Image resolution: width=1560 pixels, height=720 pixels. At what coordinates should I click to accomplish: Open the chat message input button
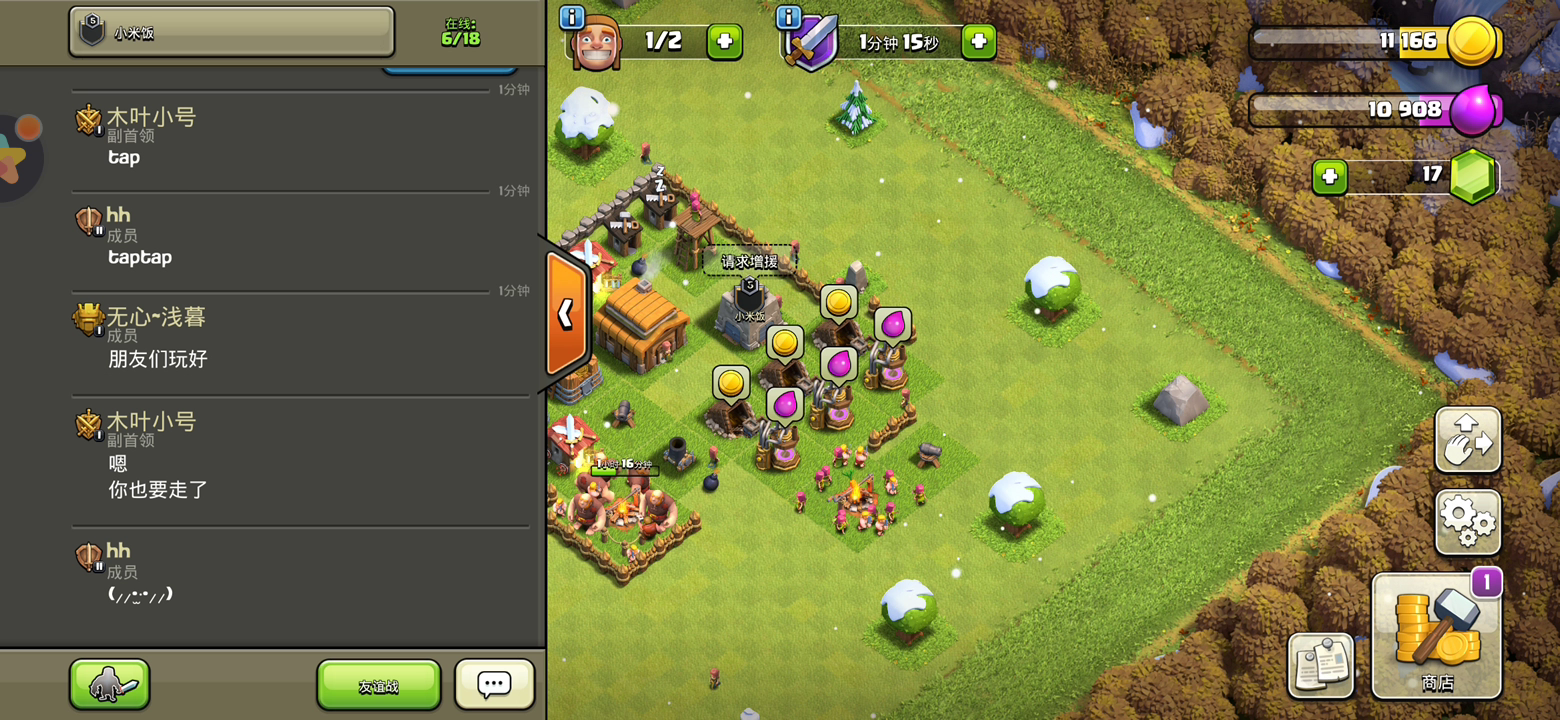point(494,685)
